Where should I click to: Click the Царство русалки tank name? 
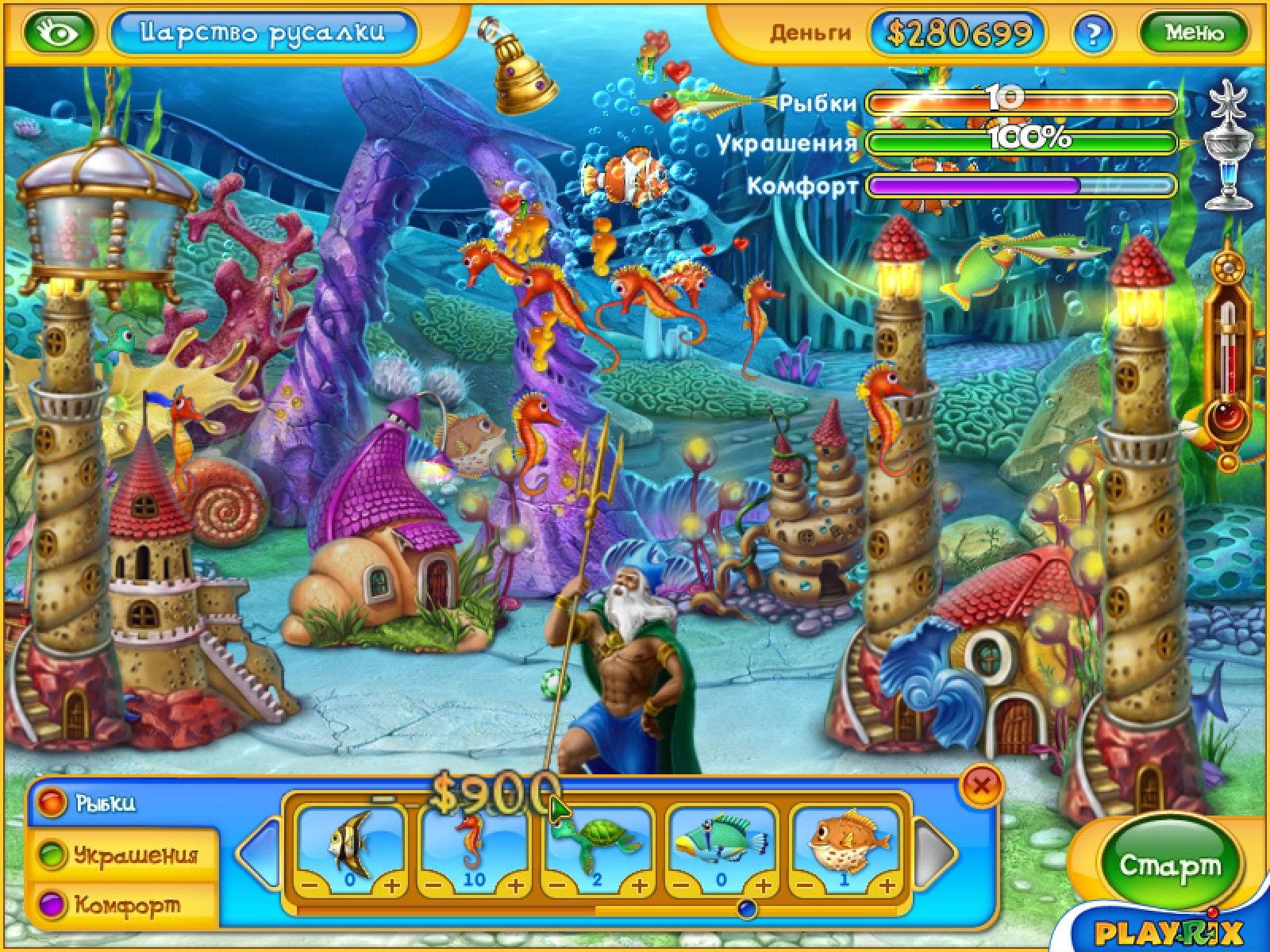click(263, 33)
